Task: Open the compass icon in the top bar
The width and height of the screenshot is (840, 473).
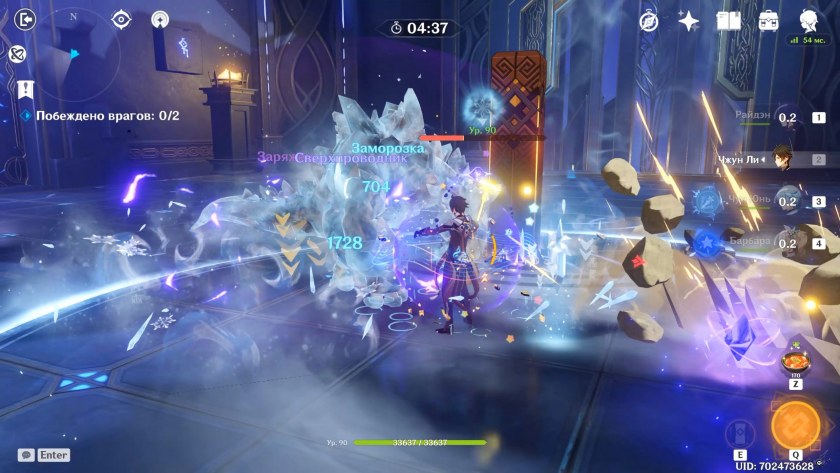Action: [649, 20]
